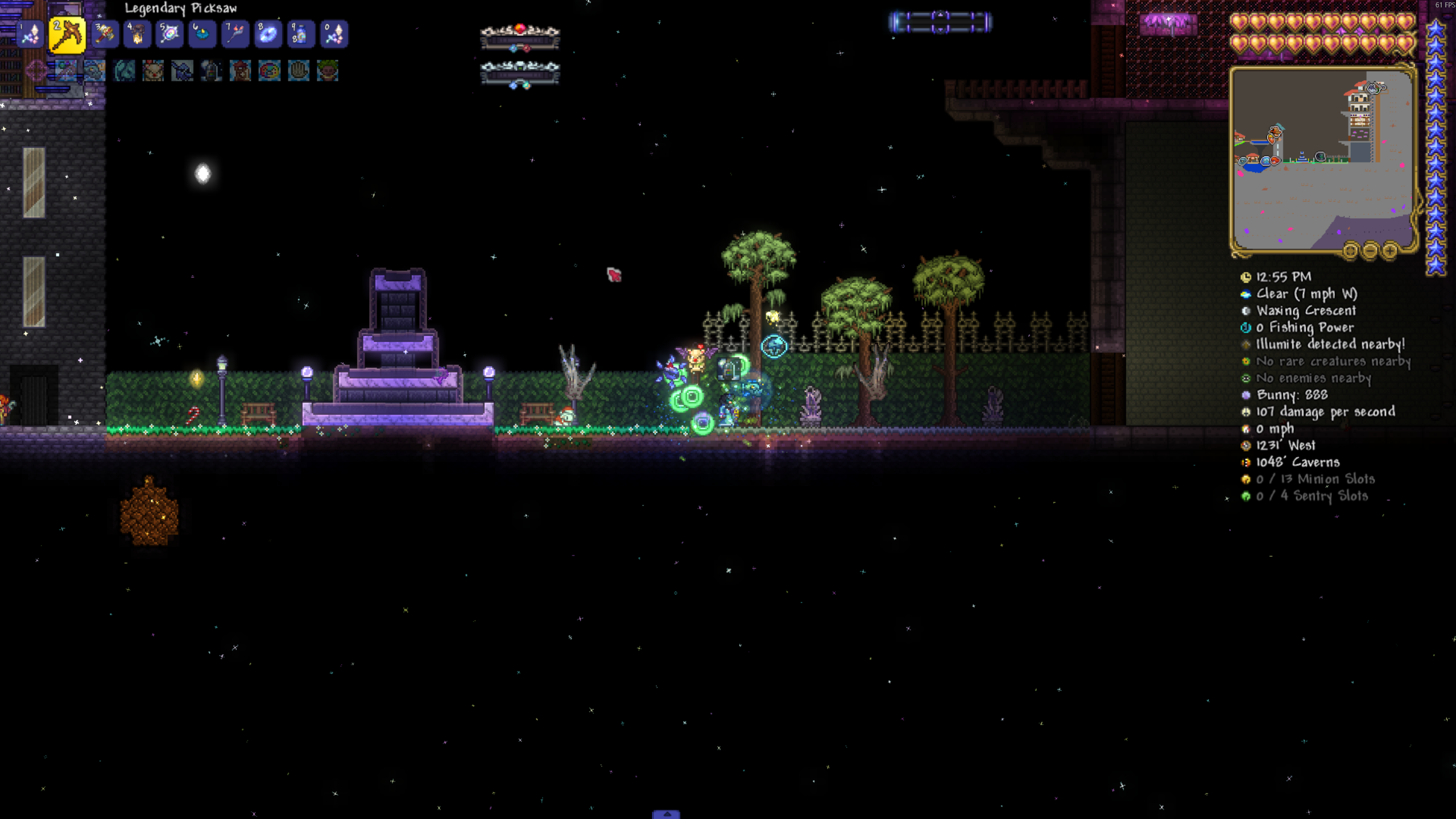Viewport: 1456px width, 819px height.
Task: Select the rainbow gem staff in slot 5
Action: [x=169, y=35]
